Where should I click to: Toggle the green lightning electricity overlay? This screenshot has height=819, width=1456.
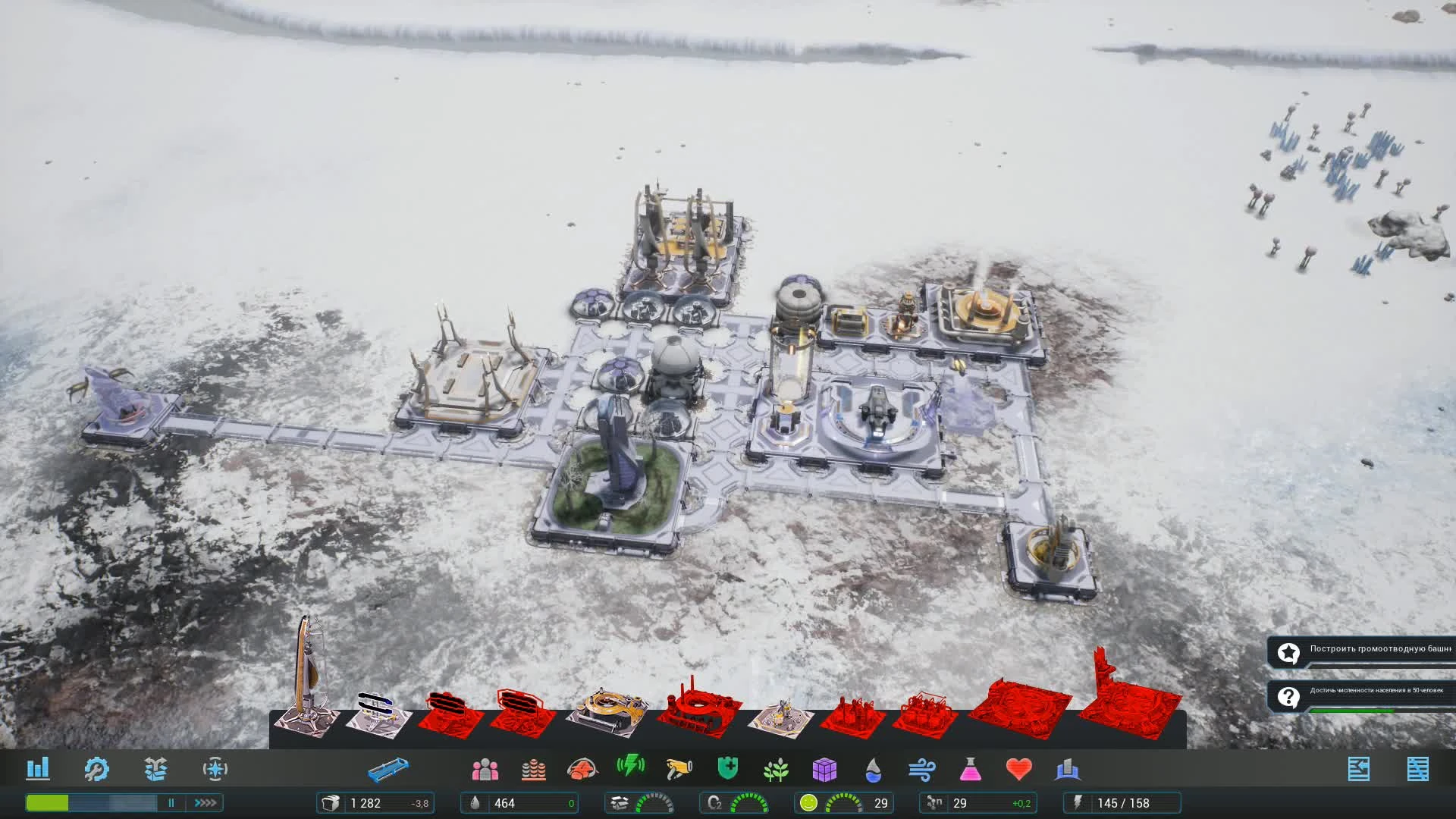[x=630, y=767]
